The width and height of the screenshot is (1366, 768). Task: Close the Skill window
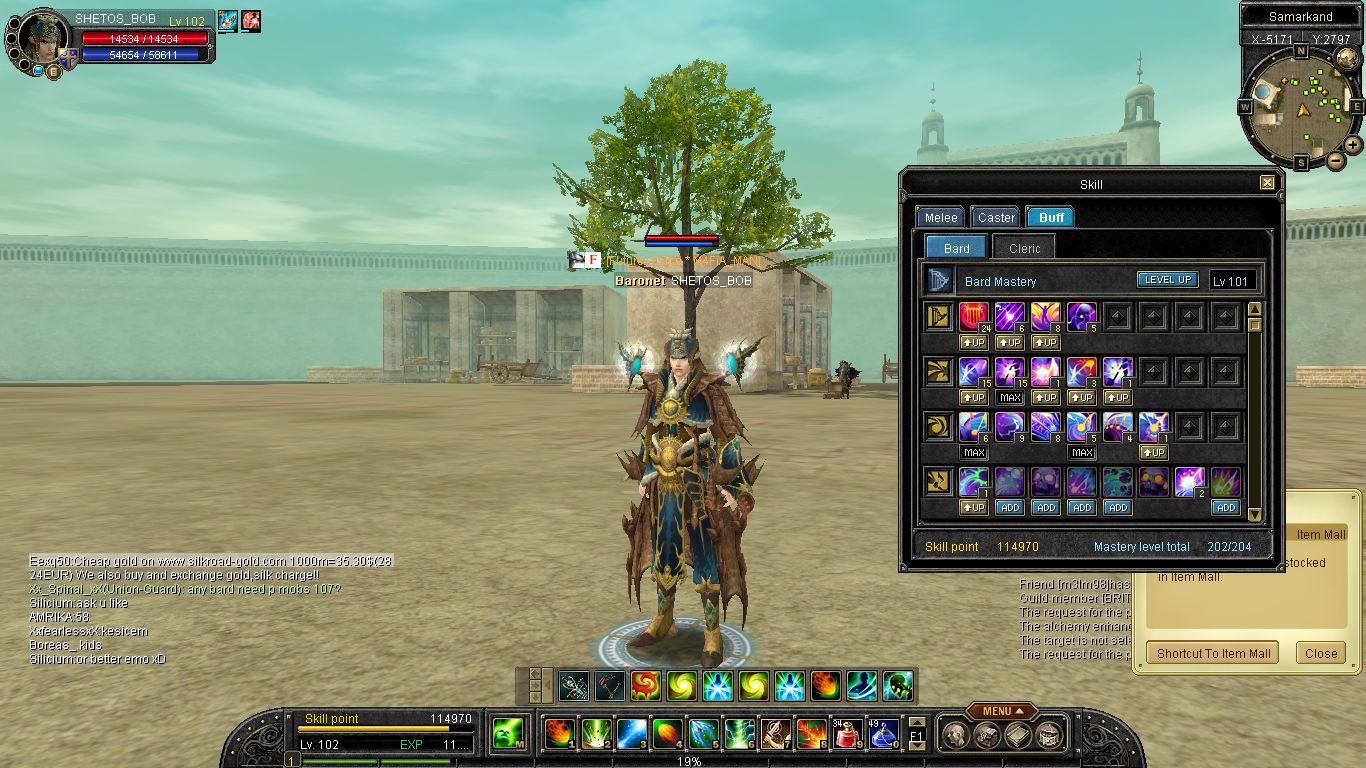point(1267,183)
